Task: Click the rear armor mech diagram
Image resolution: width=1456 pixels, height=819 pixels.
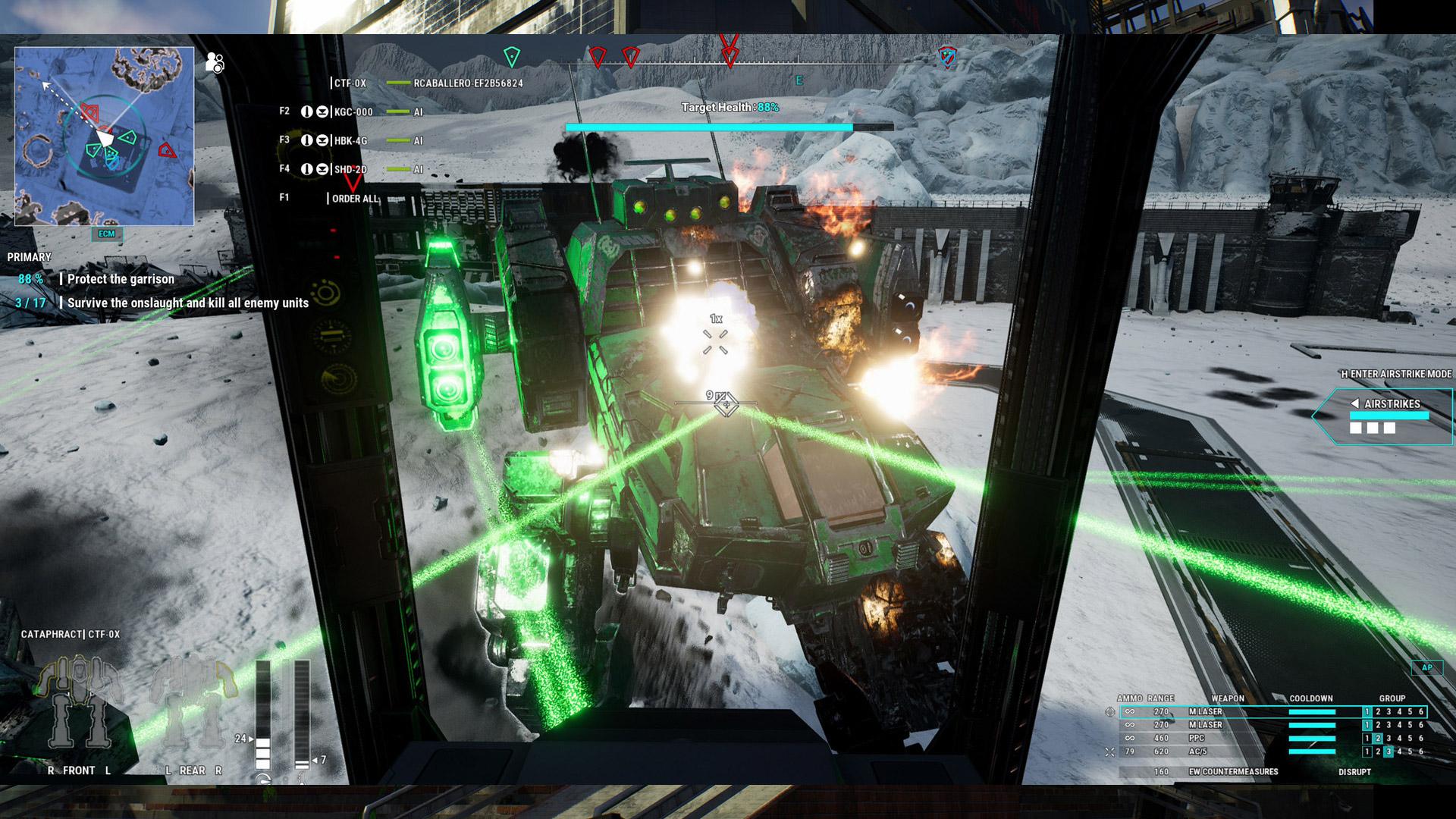Action: (193, 702)
